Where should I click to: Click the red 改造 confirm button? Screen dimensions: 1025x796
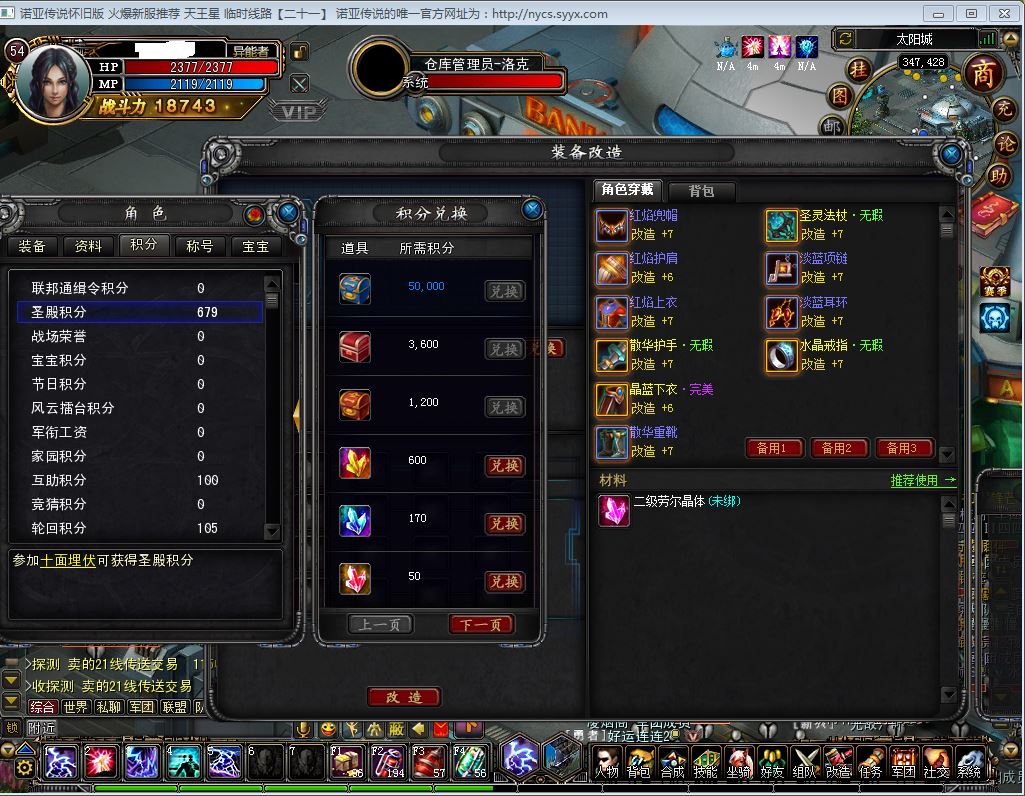(404, 697)
